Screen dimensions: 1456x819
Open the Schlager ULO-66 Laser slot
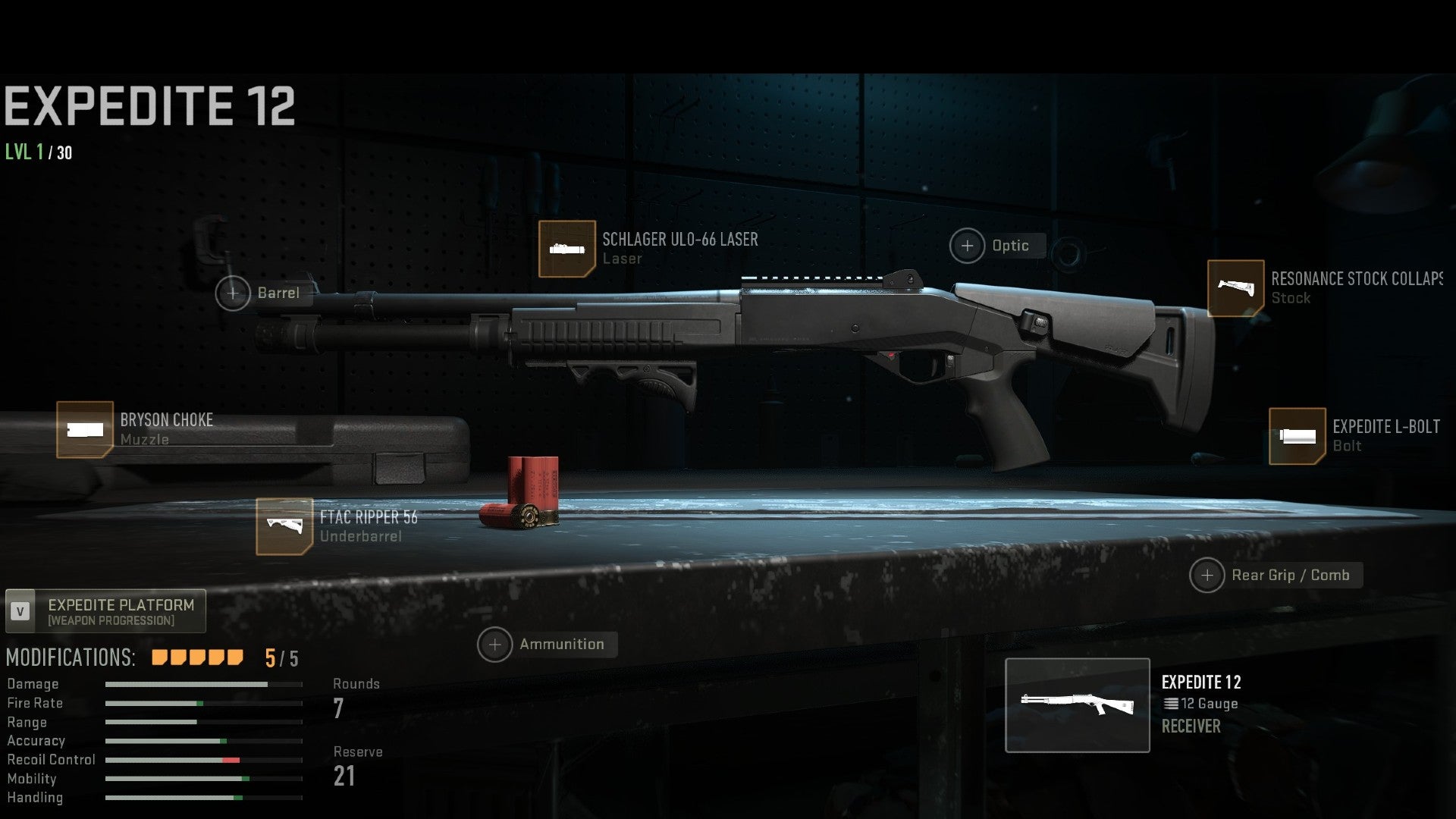pyautogui.click(x=566, y=249)
